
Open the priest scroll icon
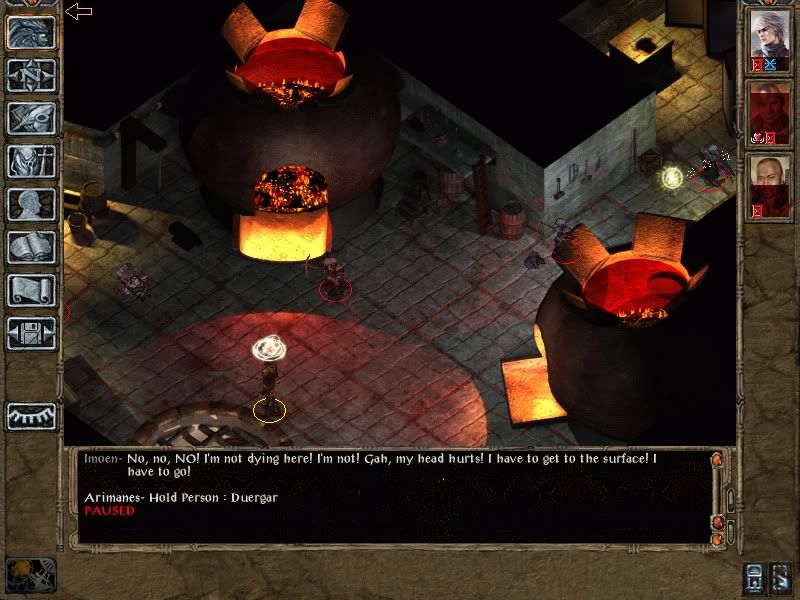click(32, 290)
